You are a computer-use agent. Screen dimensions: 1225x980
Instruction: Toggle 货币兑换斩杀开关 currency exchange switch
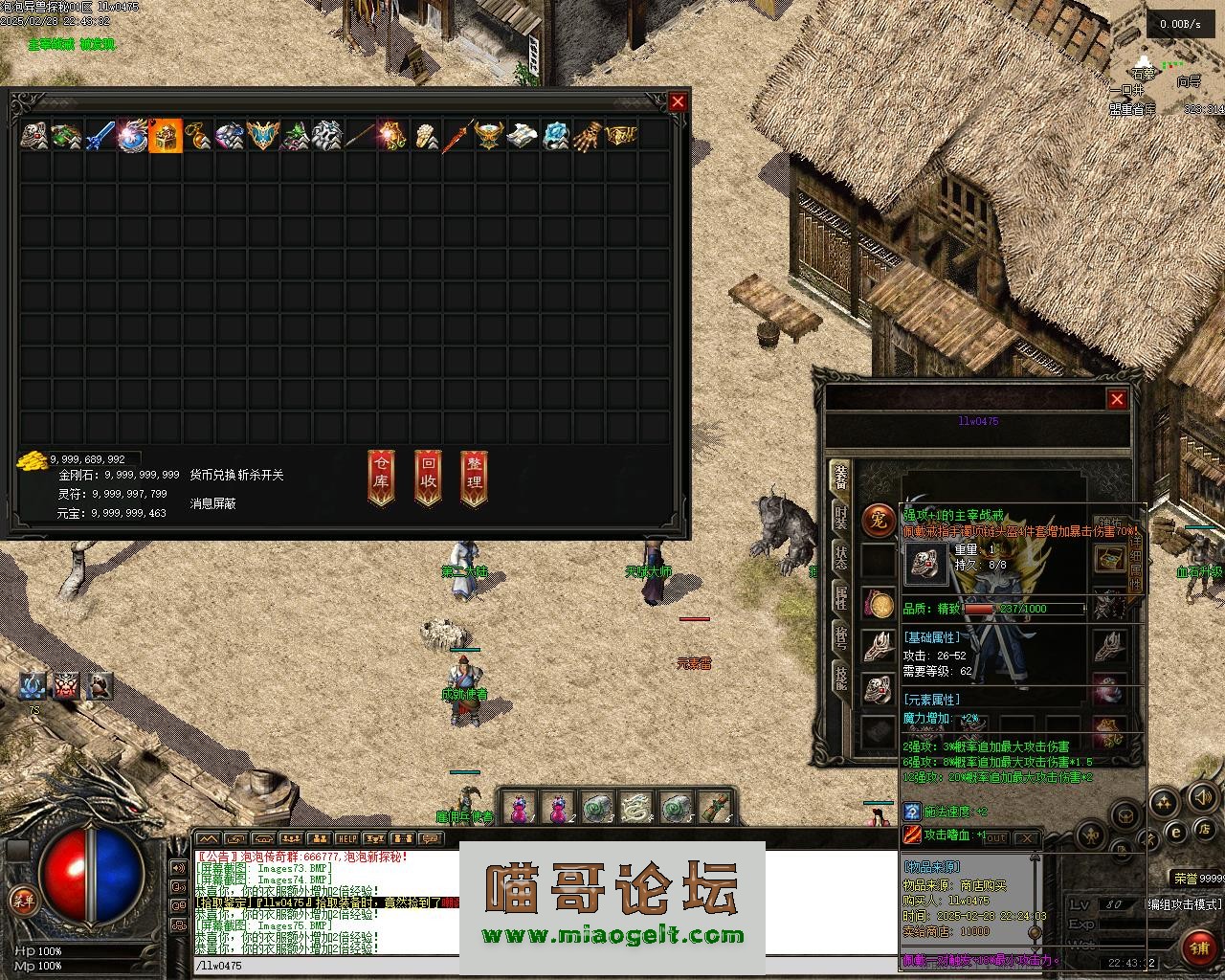pyautogui.click(x=236, y=475)
